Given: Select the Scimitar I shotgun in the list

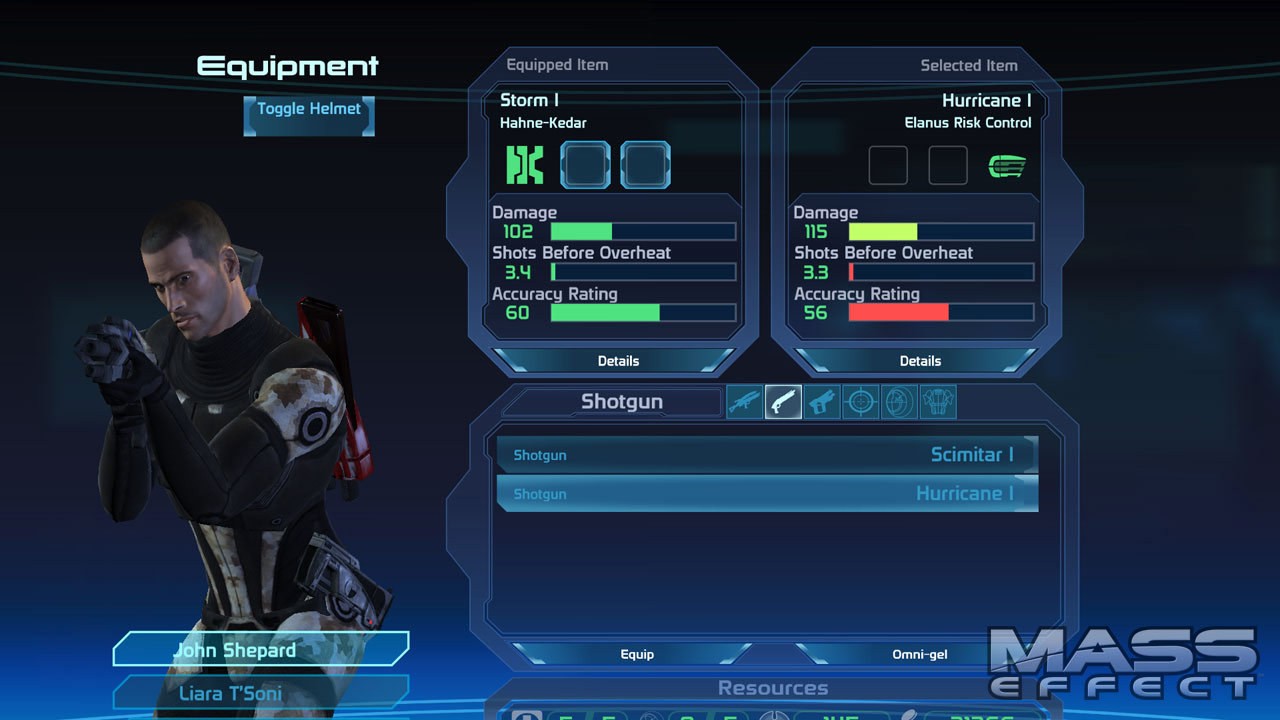Looking at the screenshot, I should click(x=766, y=454).
